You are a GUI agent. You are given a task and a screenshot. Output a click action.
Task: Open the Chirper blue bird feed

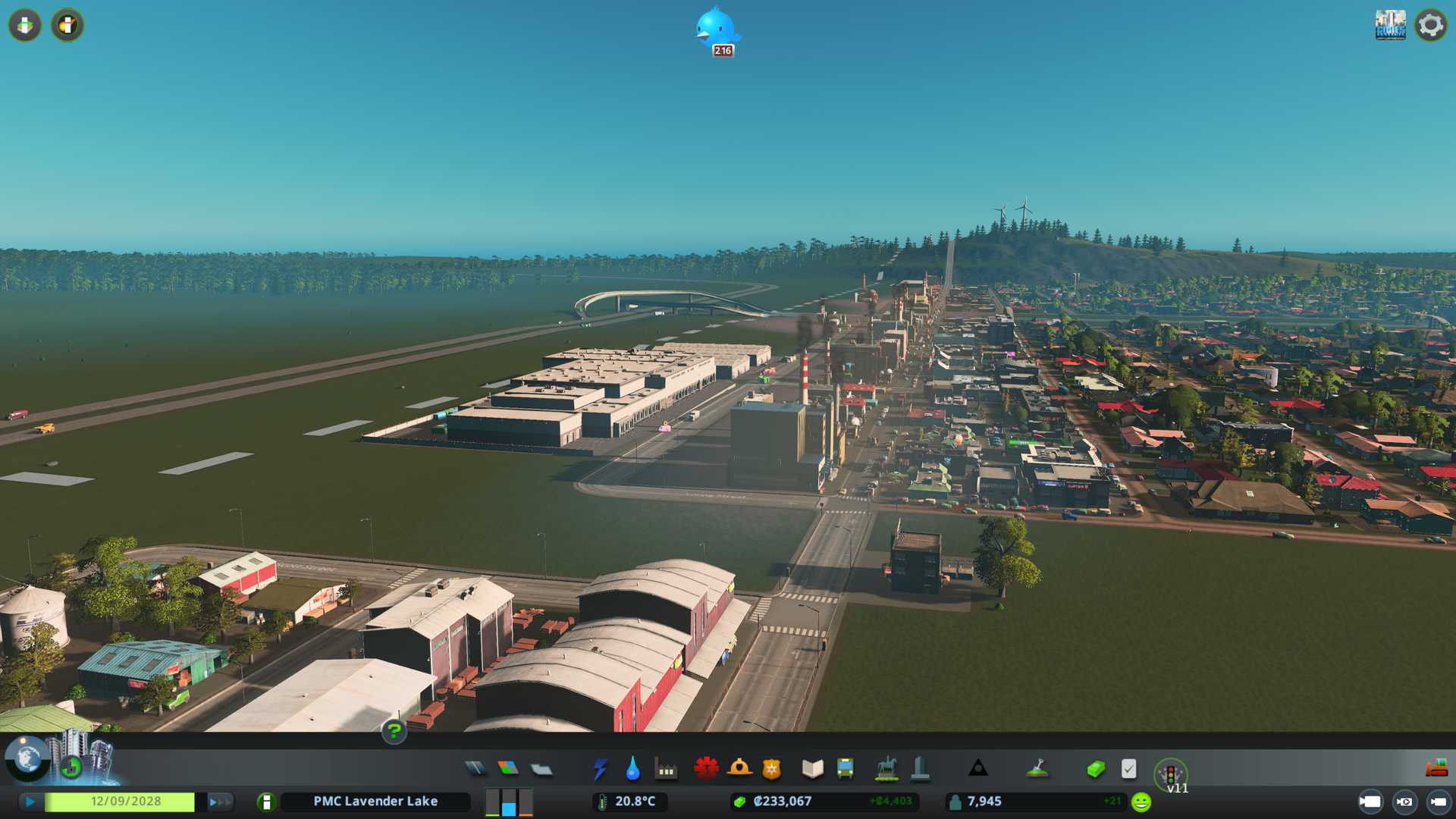pyautogui.click(x=716, y=30)
